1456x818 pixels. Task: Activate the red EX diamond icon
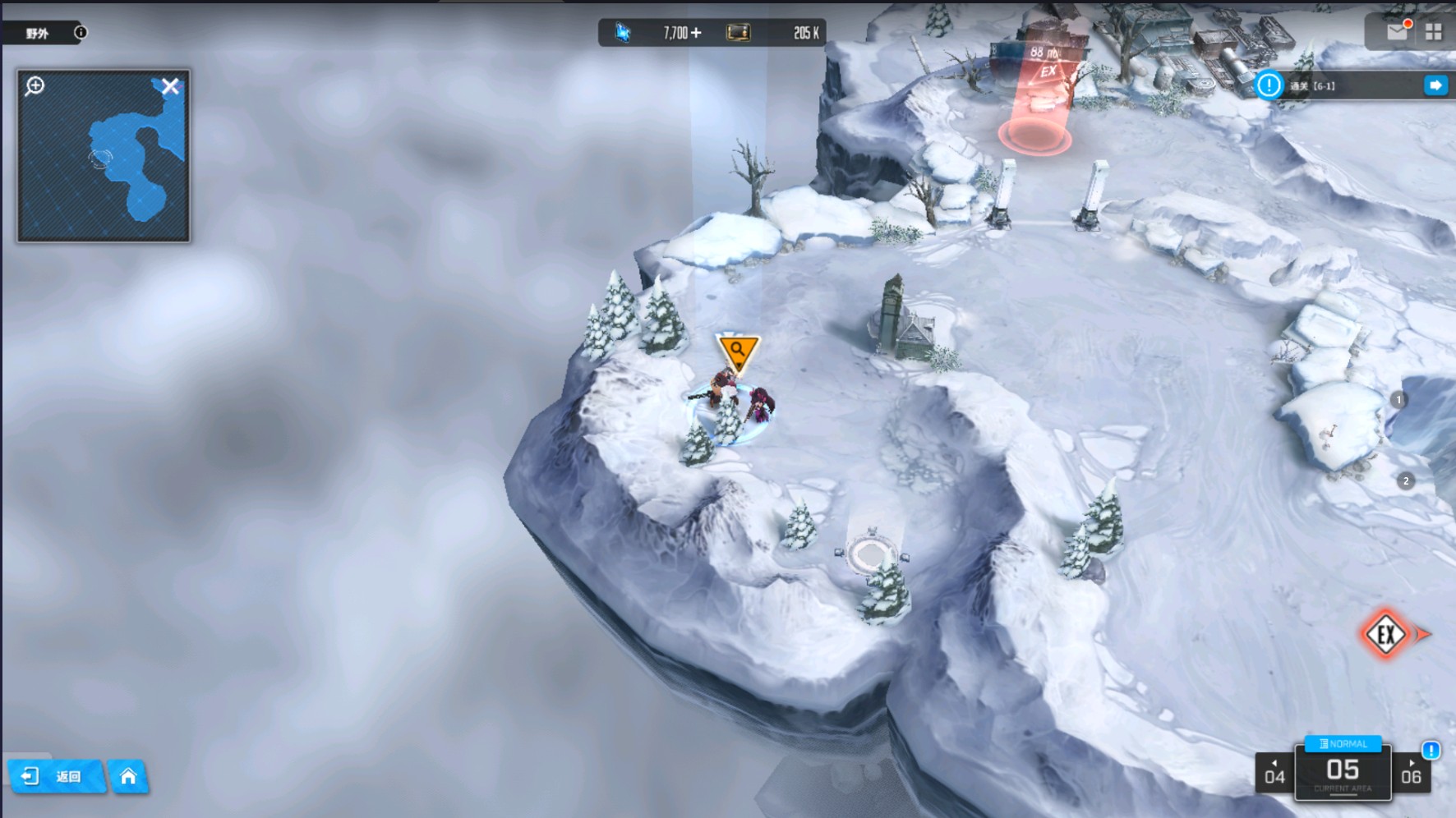point(1386,634)
